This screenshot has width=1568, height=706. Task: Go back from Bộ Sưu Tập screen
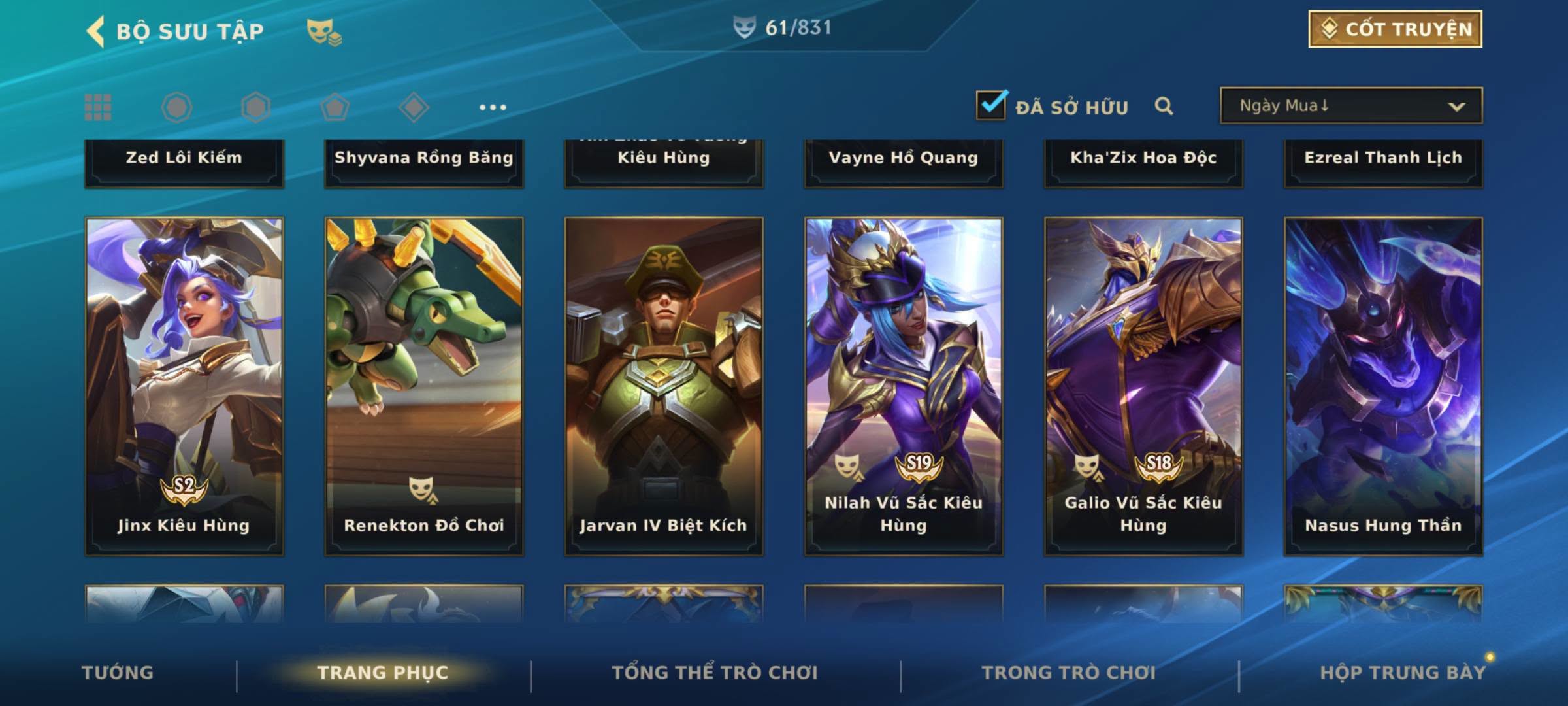click(96, 31)
